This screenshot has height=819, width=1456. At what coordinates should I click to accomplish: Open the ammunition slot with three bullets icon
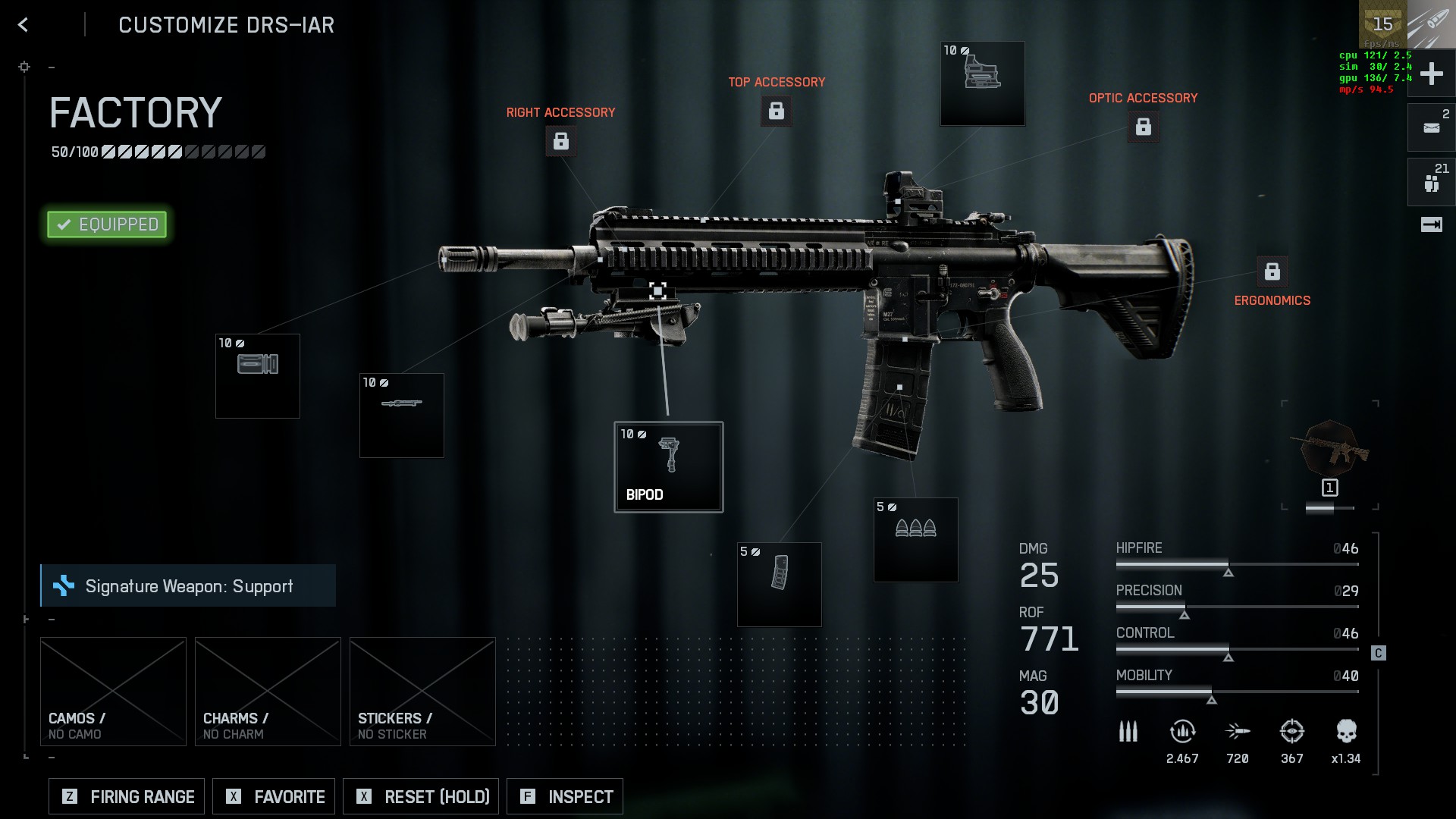coord(915,539)
